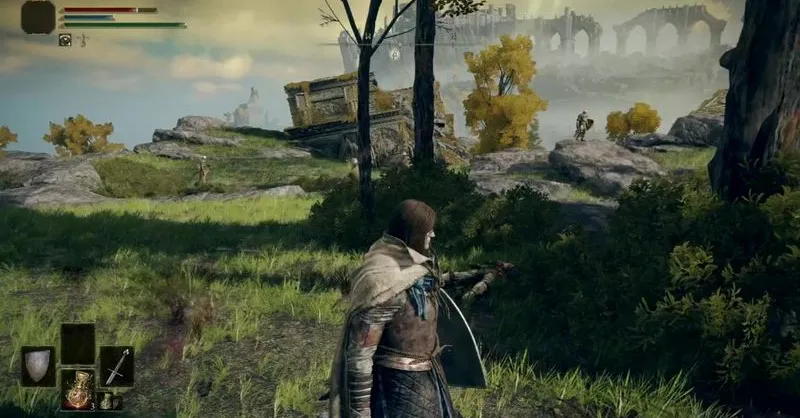This screenshot has height=418, width=800.
Task: Click the compass marker at the top
Action: click(395, 54)
